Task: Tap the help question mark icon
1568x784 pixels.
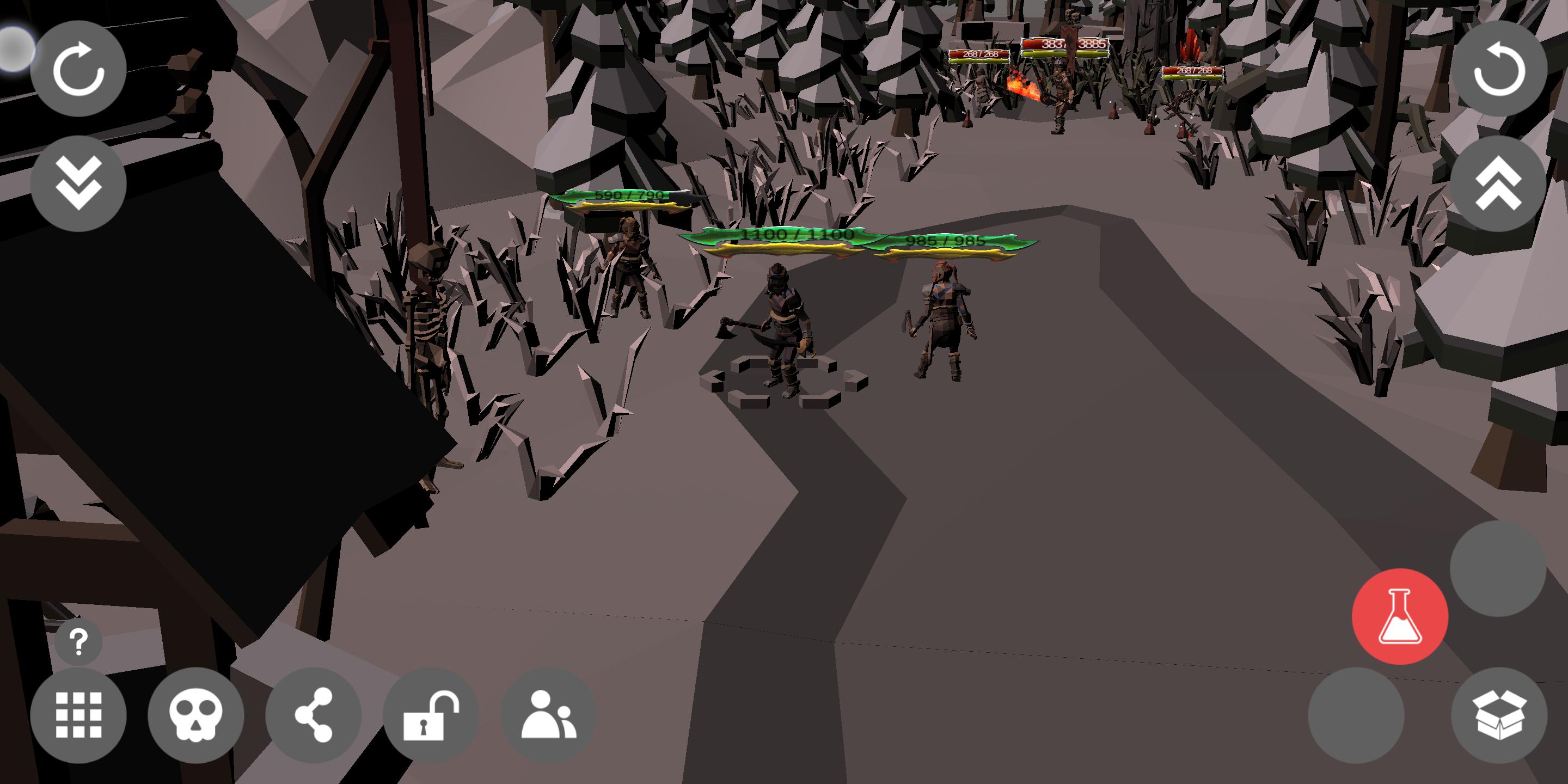Action: click(77, 642)
